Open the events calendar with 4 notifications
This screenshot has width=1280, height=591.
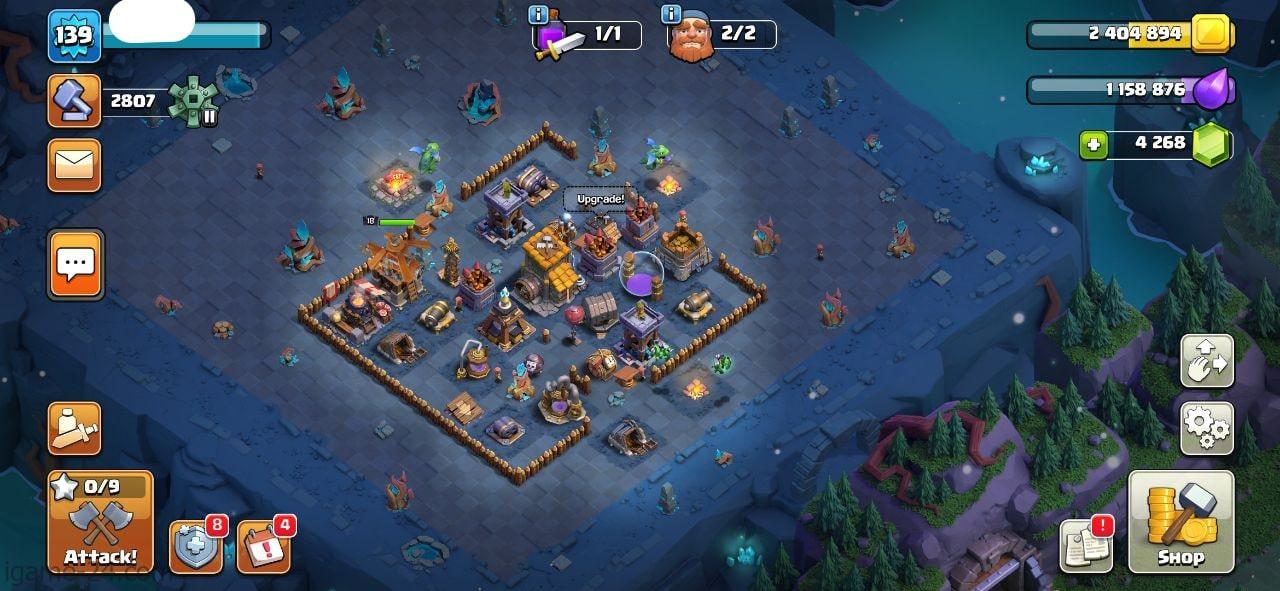[263, 548]
